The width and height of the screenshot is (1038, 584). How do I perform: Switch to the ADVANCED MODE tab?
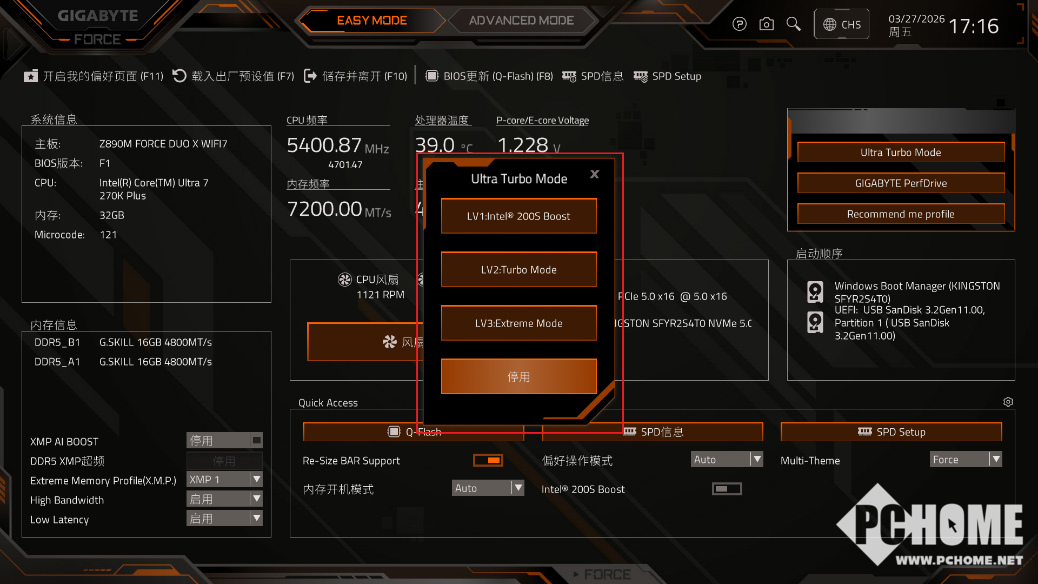pyautogui.click(x=521, y=20)
